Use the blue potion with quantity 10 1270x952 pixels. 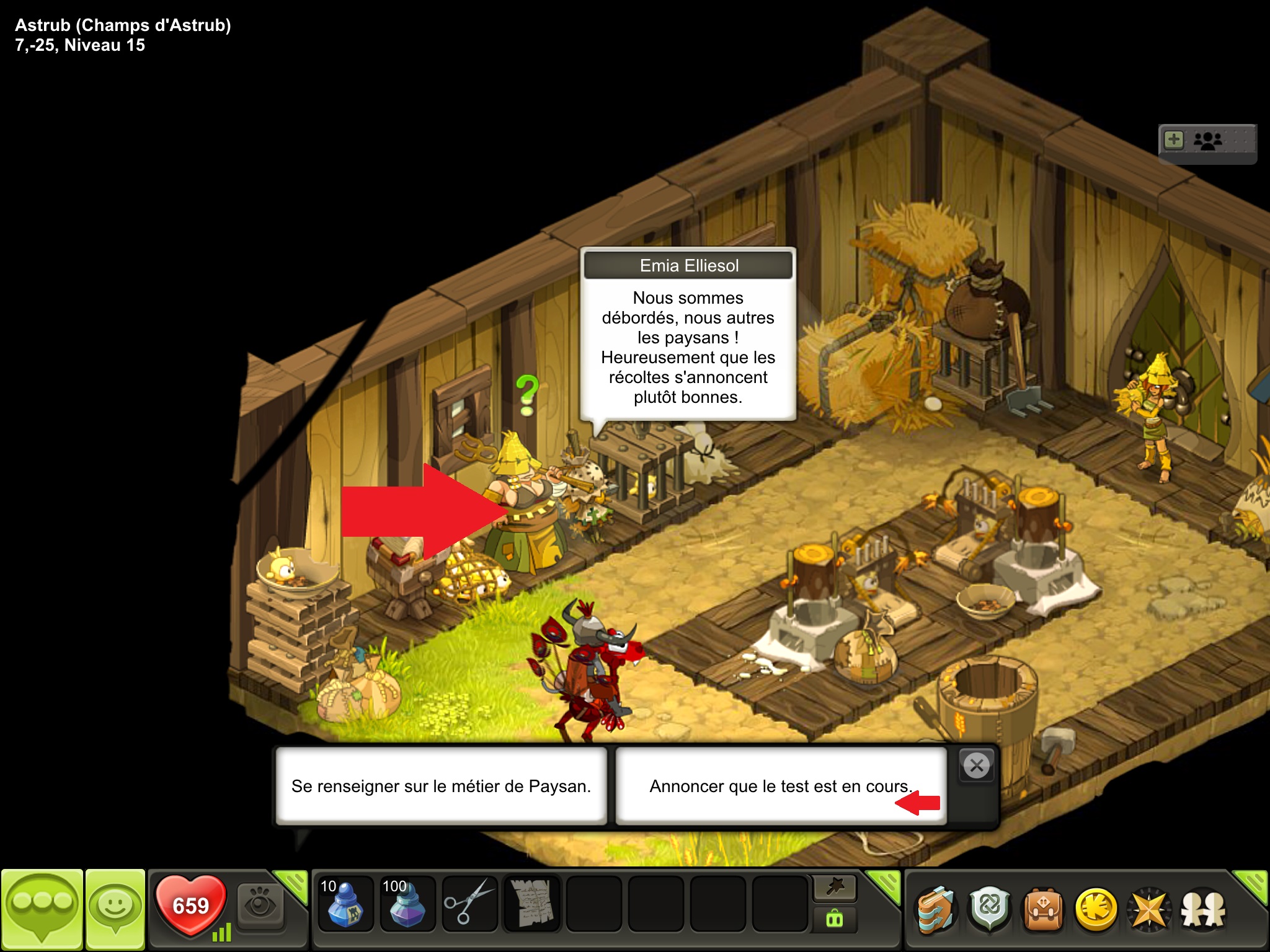click(x=345, y=904)
